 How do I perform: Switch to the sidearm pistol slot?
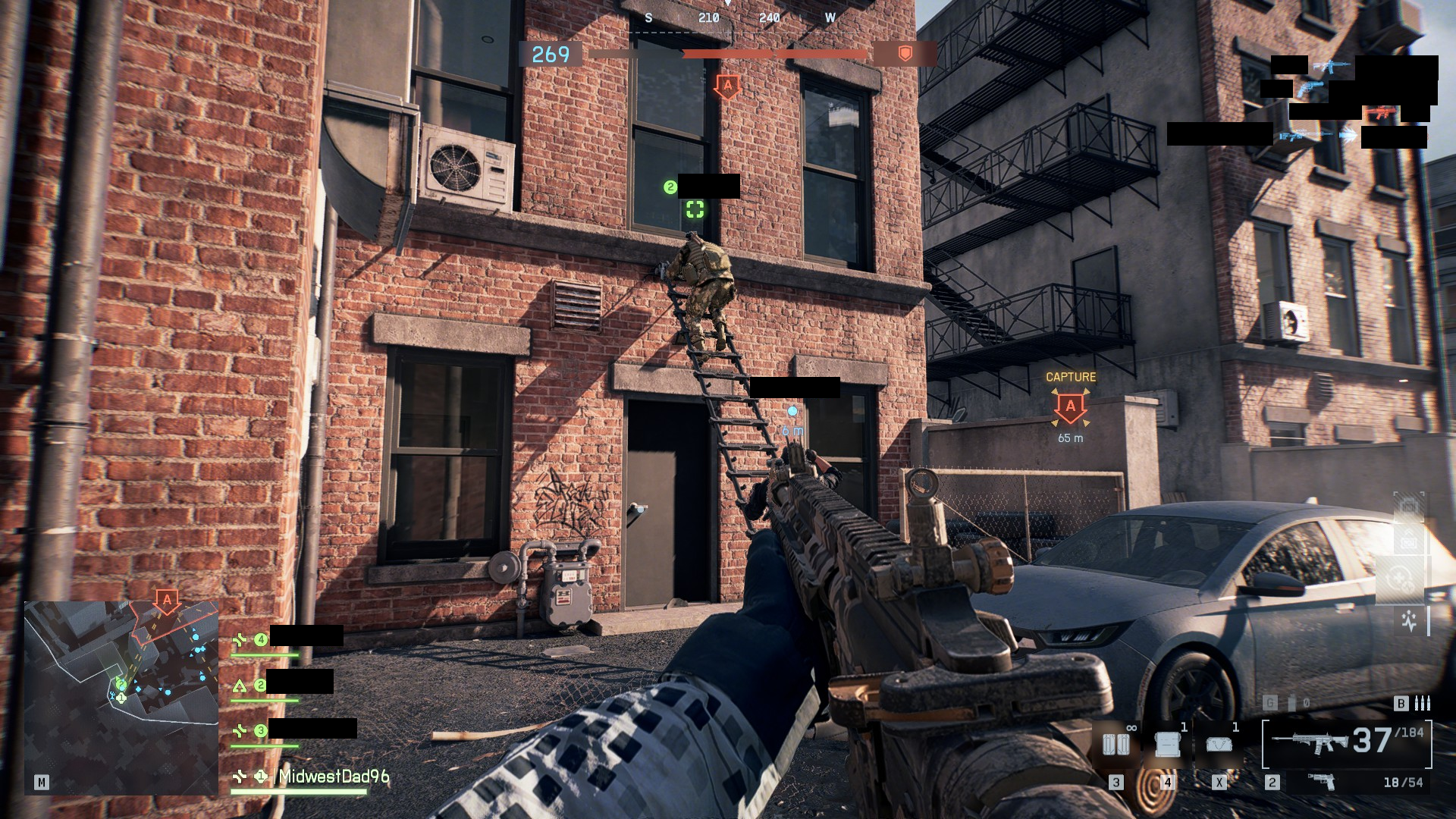click(x=1322, y=781)
